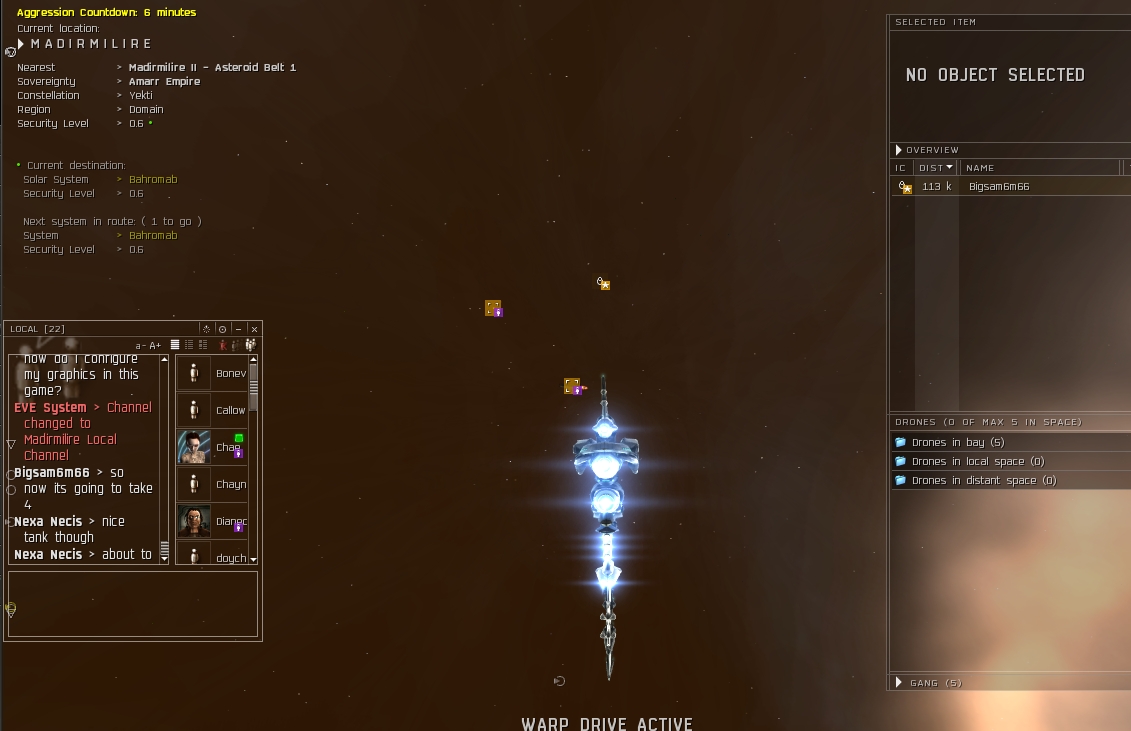Select Callow in the Local member list

click(x=230, y=410)
